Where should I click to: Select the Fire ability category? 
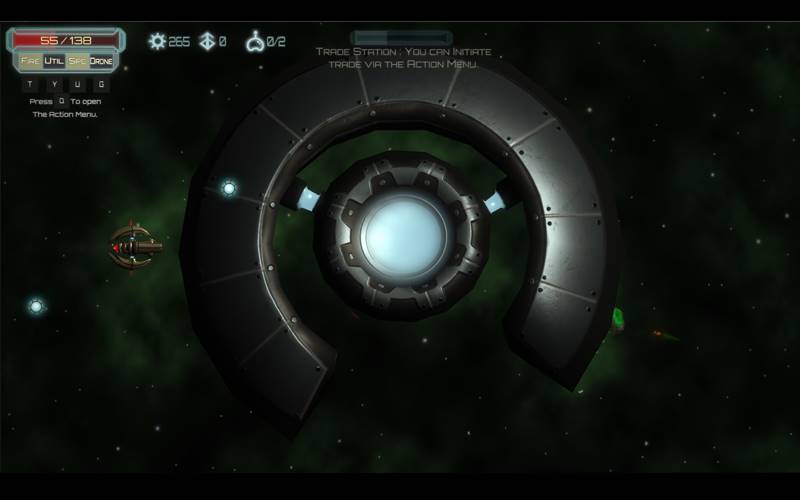(30, 61)
